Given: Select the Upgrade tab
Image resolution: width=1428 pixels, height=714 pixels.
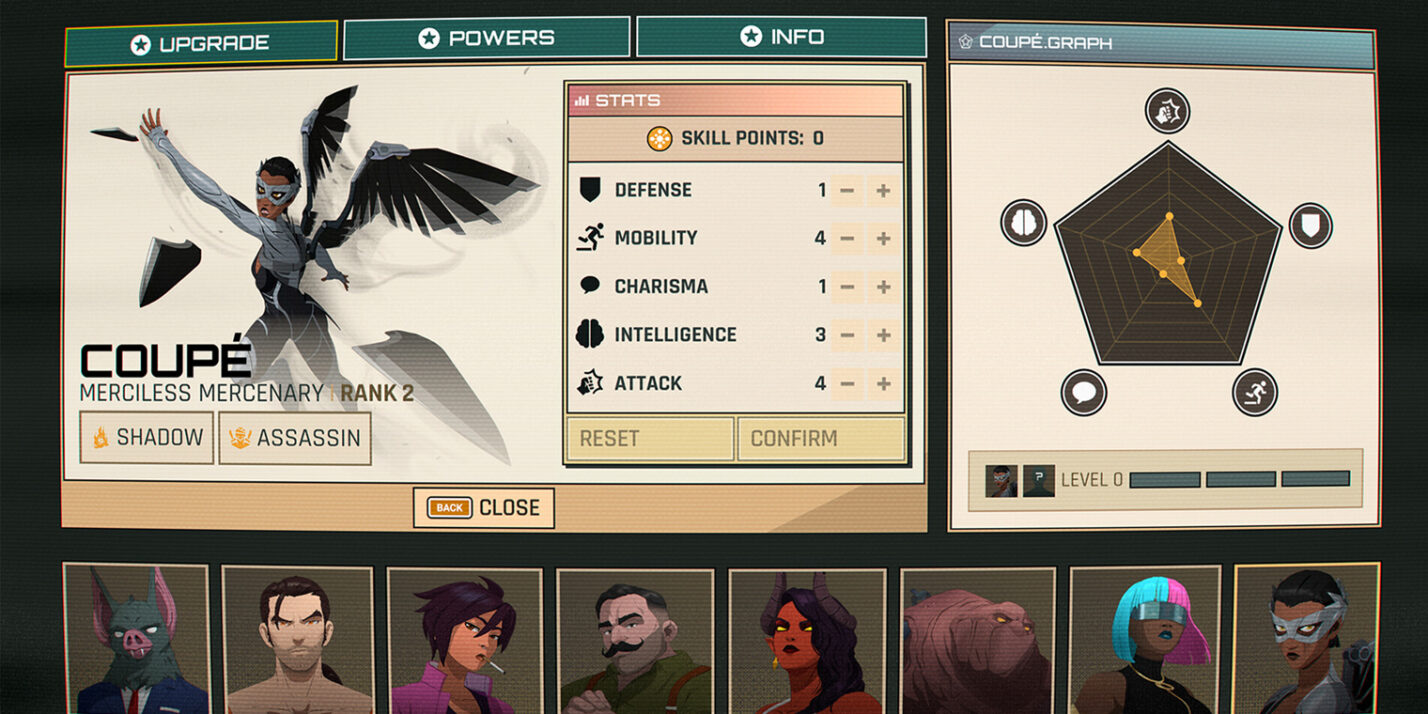Looking at the screenshot, I should (200, 44).
